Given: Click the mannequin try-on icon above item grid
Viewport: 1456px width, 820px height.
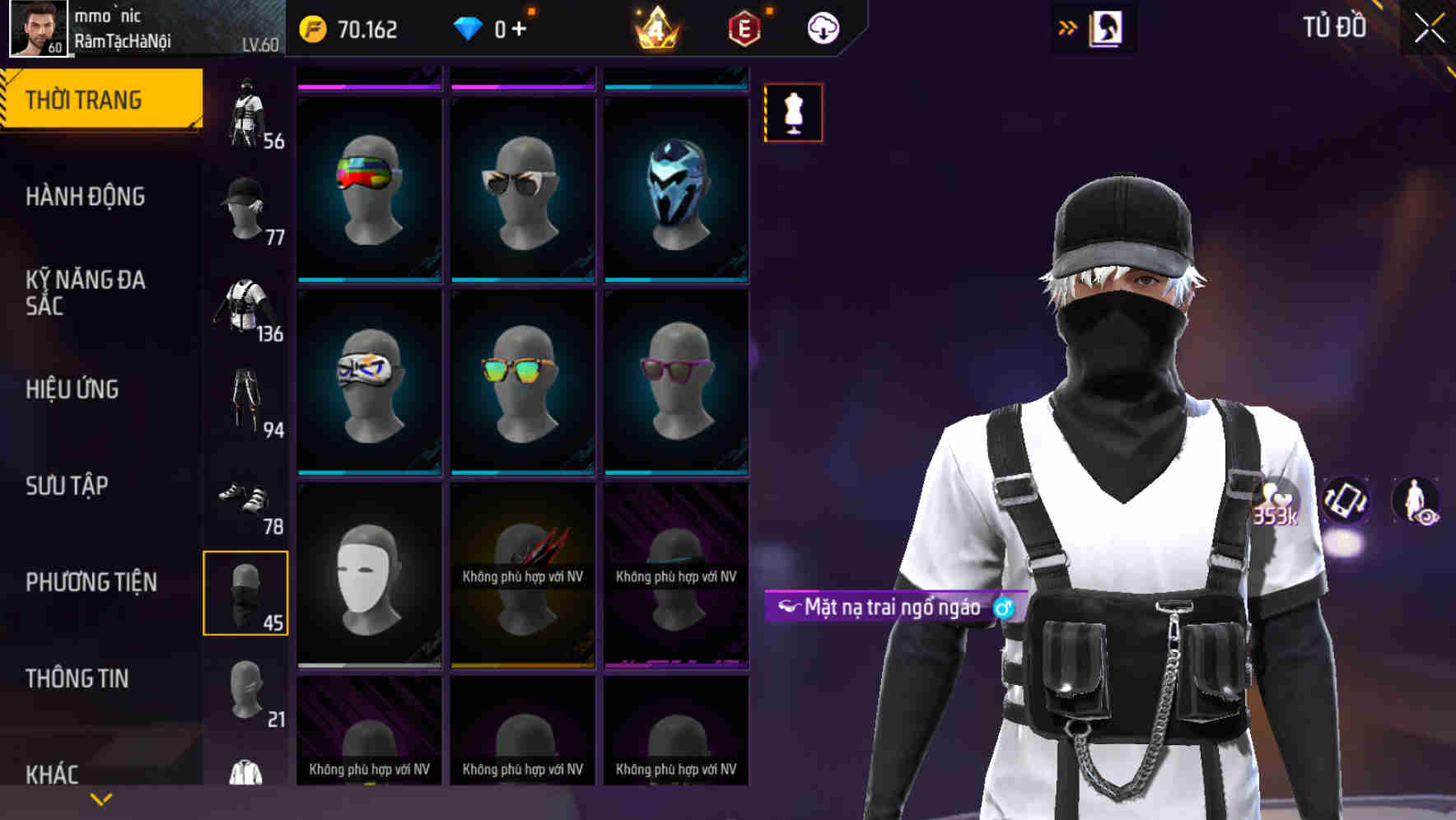Looking at the screenshot, I should [x=793, y=113].
